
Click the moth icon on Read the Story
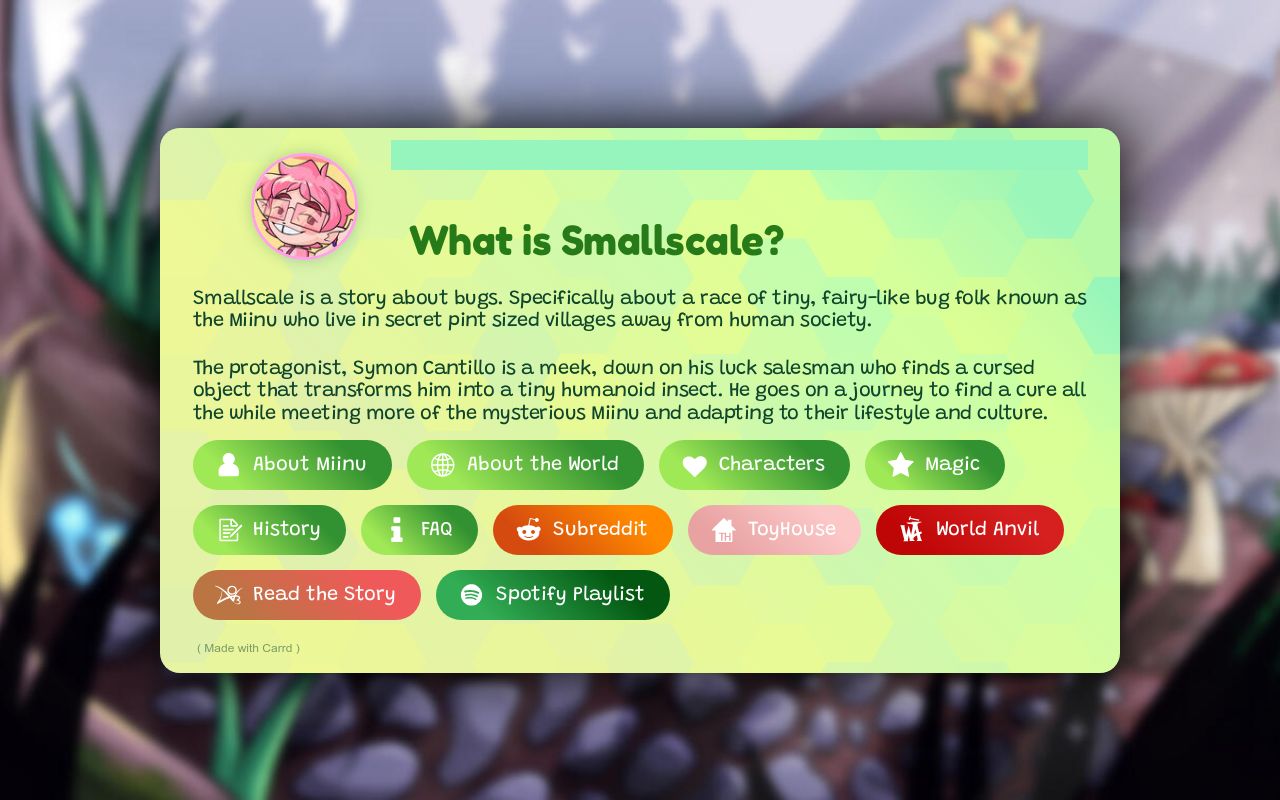click(x=228, y=594)
